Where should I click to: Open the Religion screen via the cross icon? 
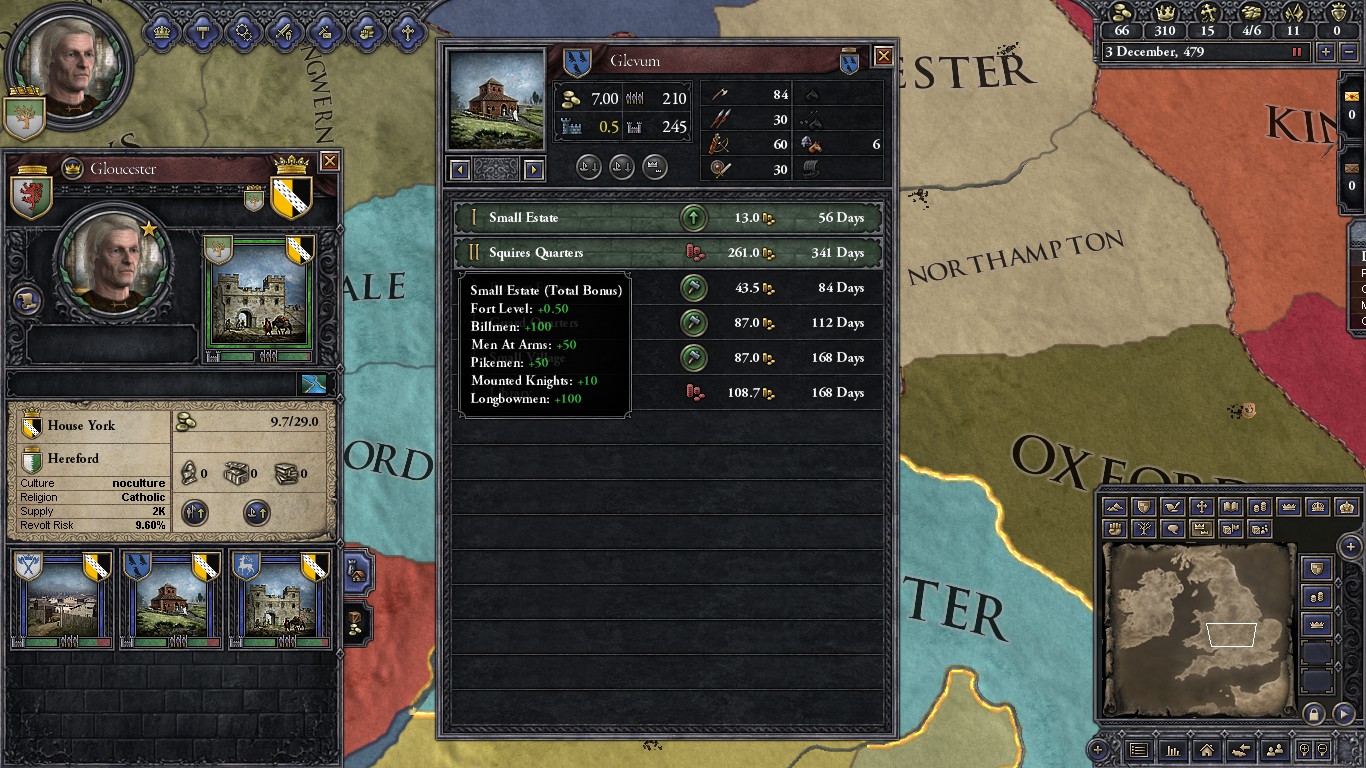(x=408, y=31)
